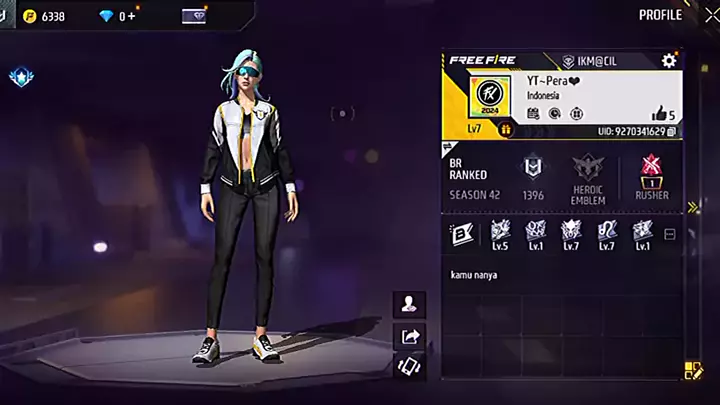The height and width of the screenshot is (405, 720).
Task: Rotate the screen with the phone icon
Action: pos(409,366)
